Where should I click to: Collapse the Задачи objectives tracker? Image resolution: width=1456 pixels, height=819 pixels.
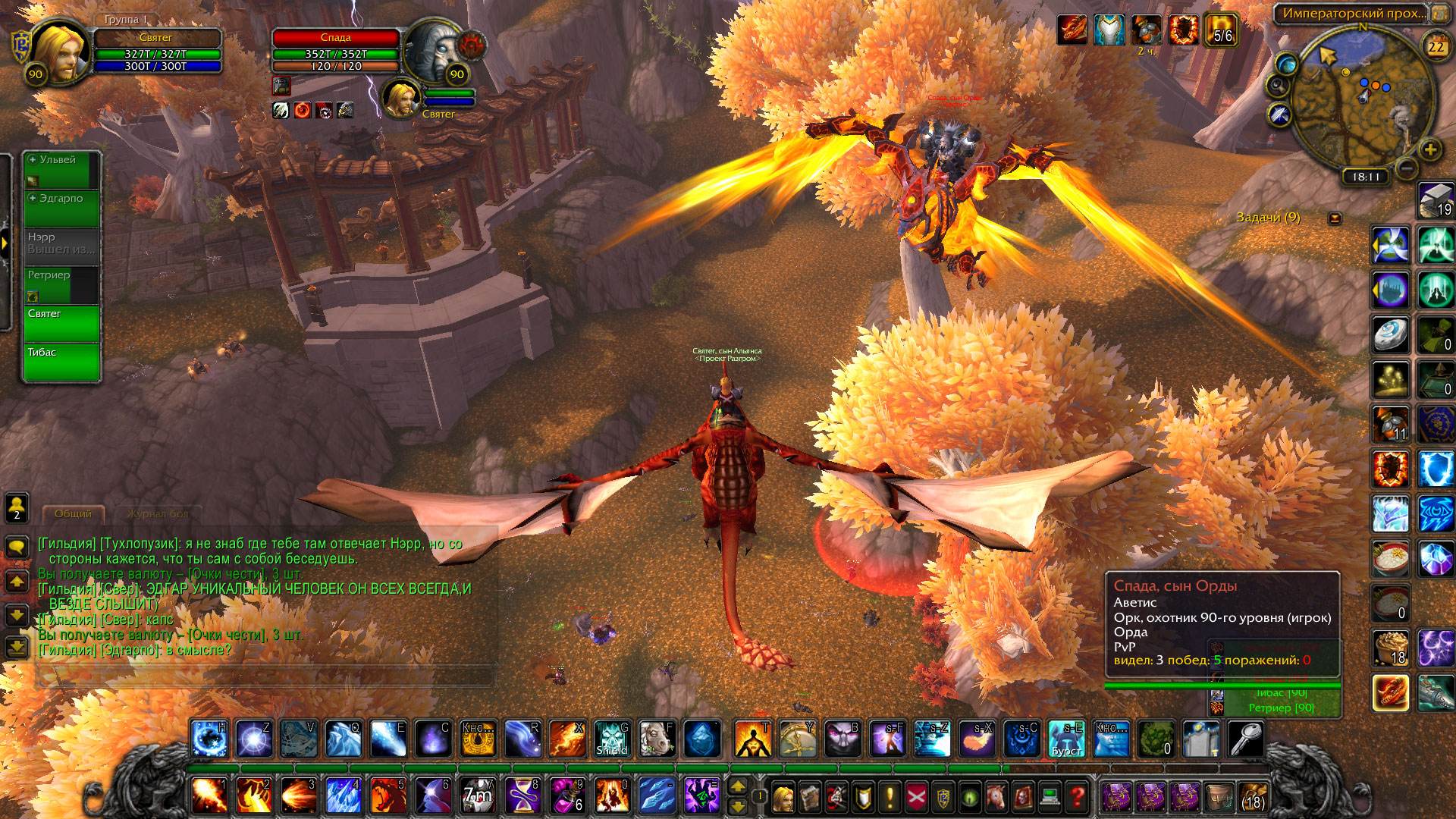click(x=1335, y=218)
